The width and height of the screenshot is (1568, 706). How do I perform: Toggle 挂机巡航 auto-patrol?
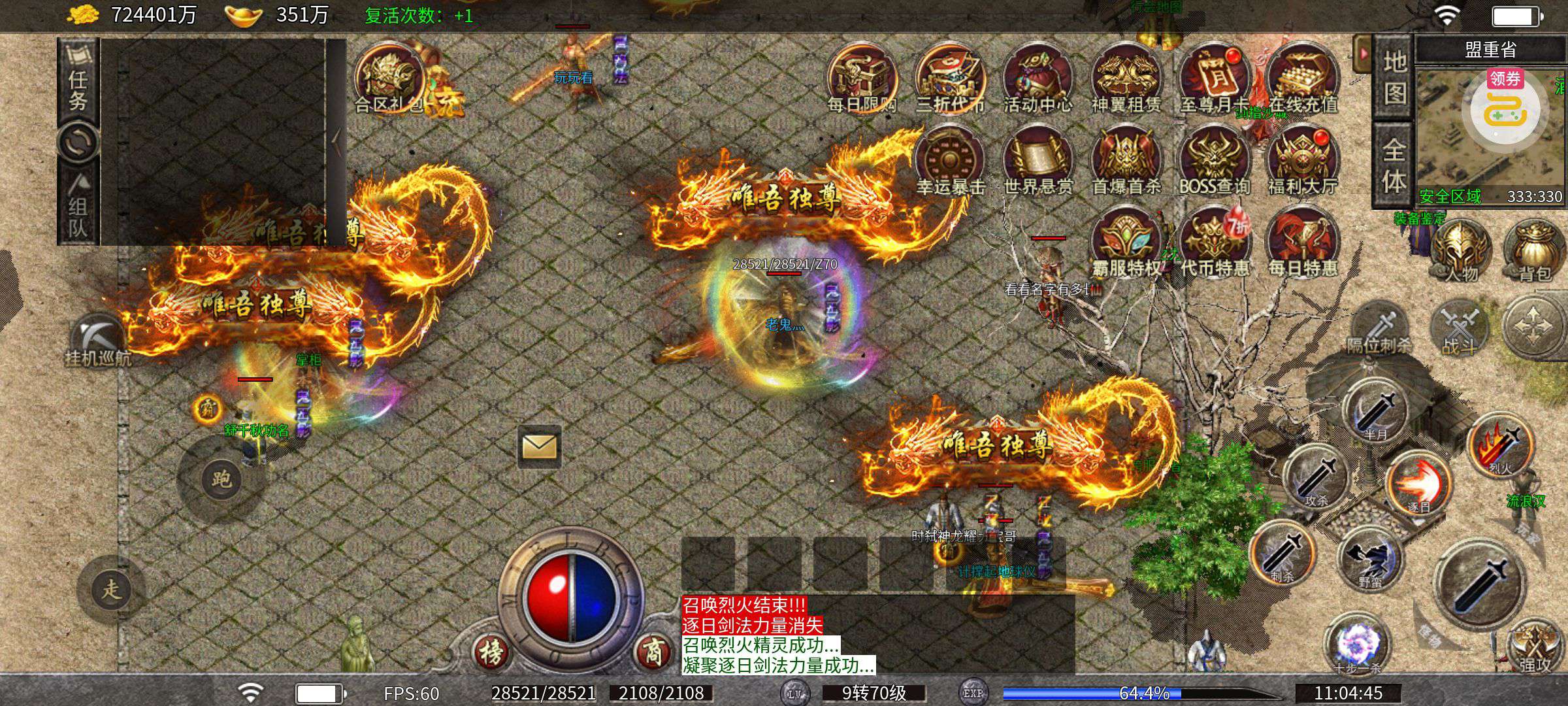pos(98,340)
